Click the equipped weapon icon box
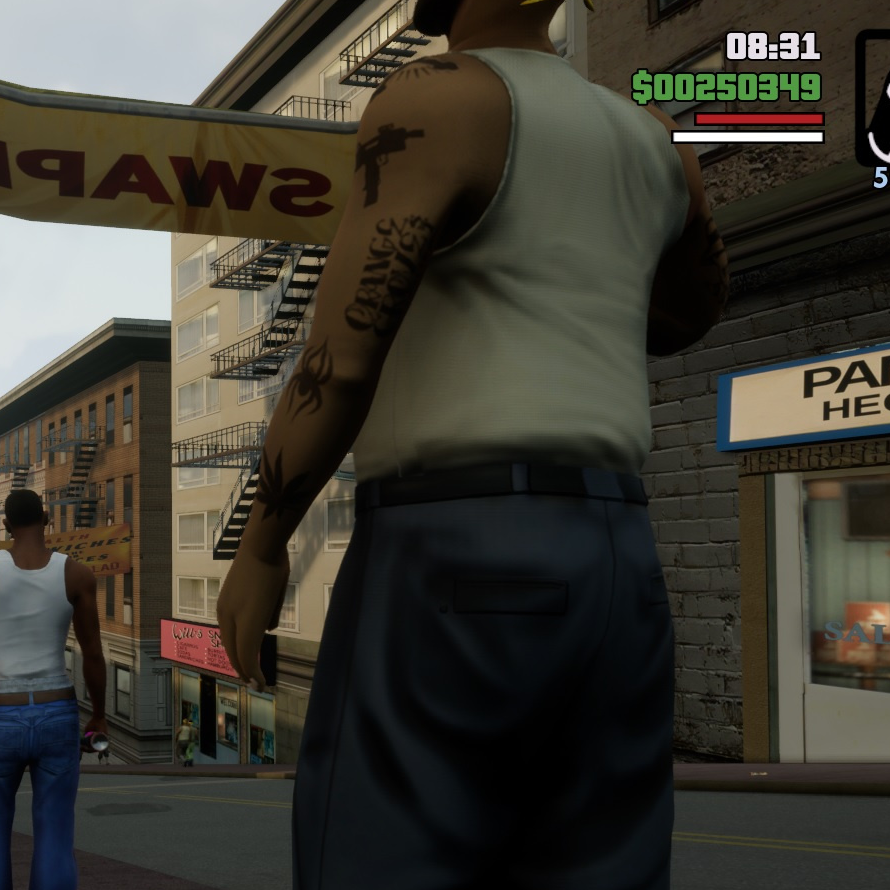Viewport: 890px width, 890px height. coord(874,98)
